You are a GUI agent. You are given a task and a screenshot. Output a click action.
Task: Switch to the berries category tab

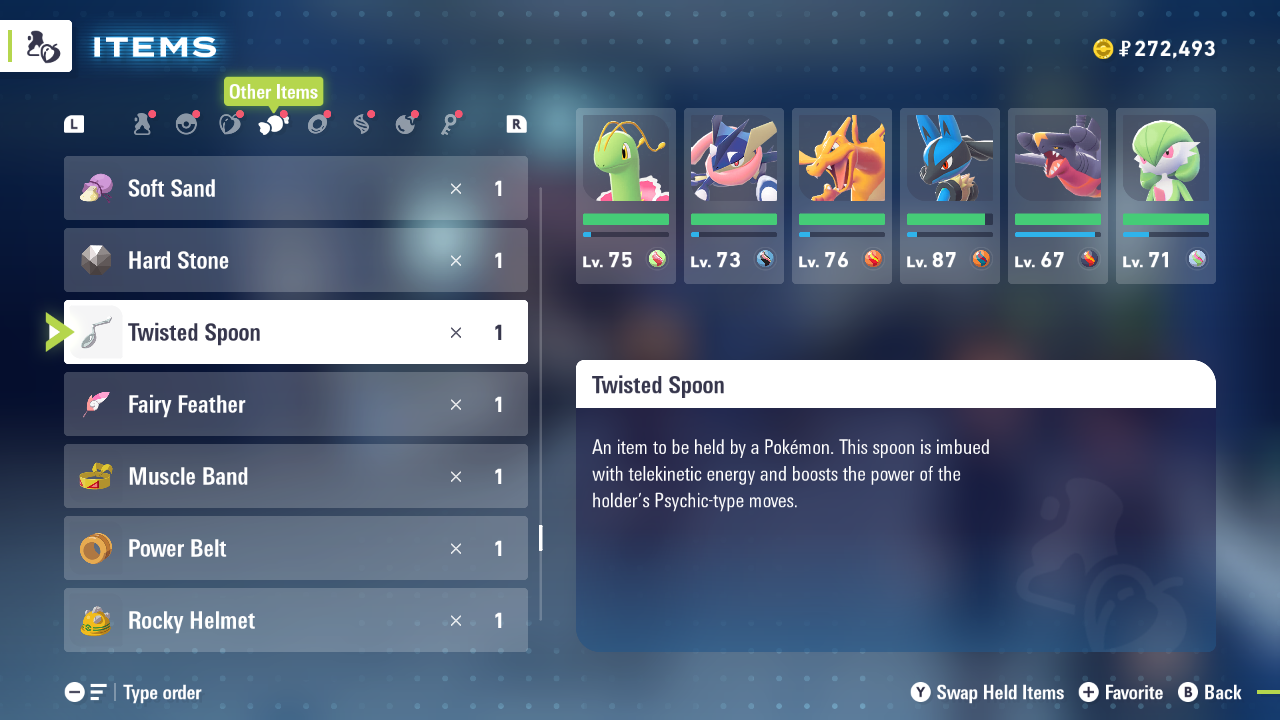click(230, 124)
